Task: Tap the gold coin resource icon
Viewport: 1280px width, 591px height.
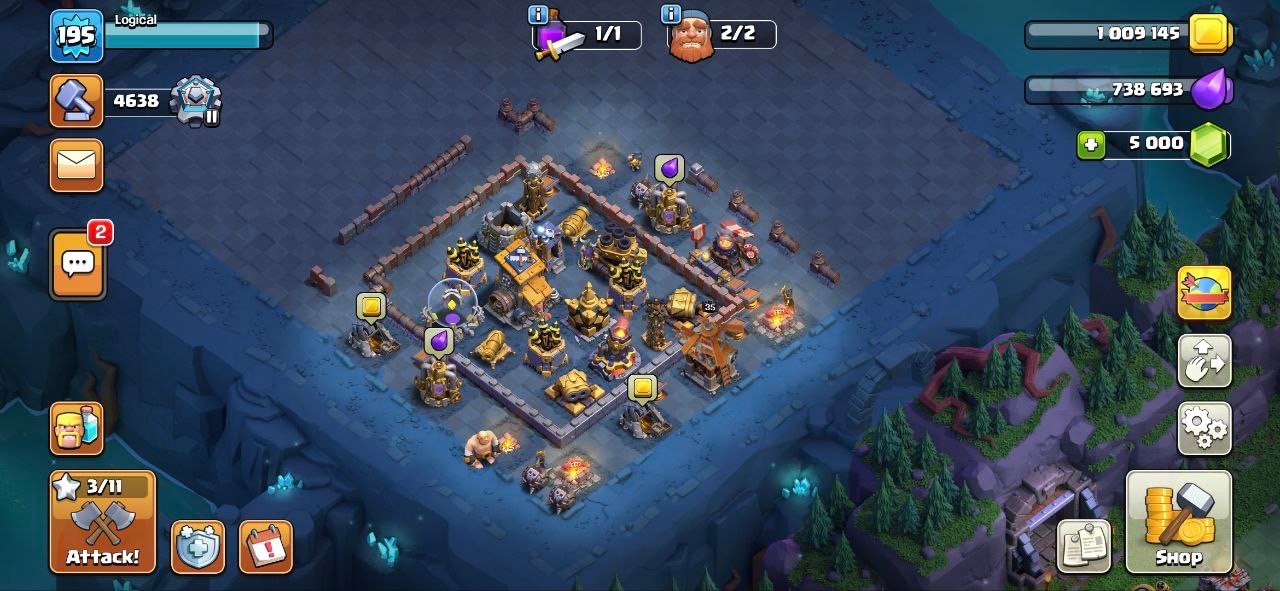Action: click(x=1209, y=34)
